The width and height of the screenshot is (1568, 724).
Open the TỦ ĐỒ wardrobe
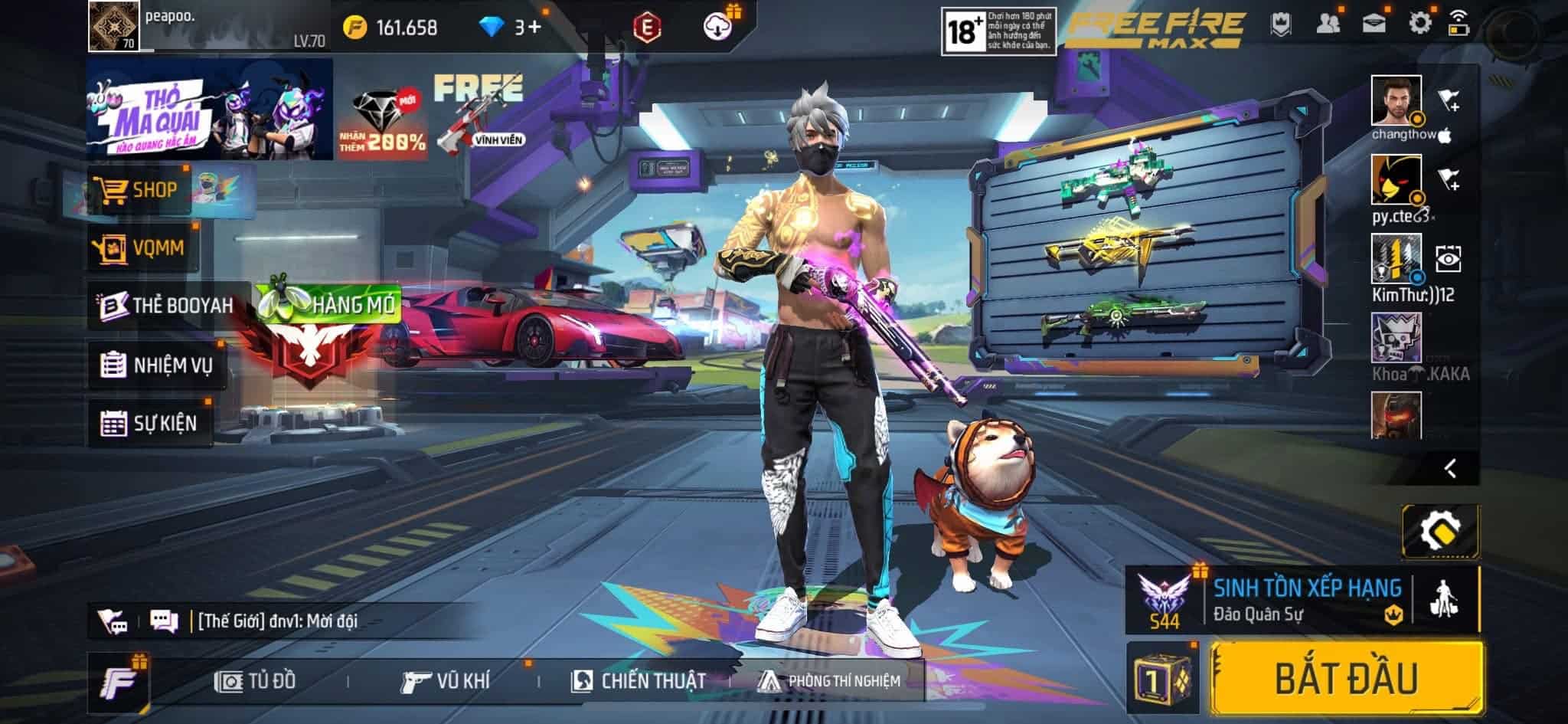tap(256, 680)
